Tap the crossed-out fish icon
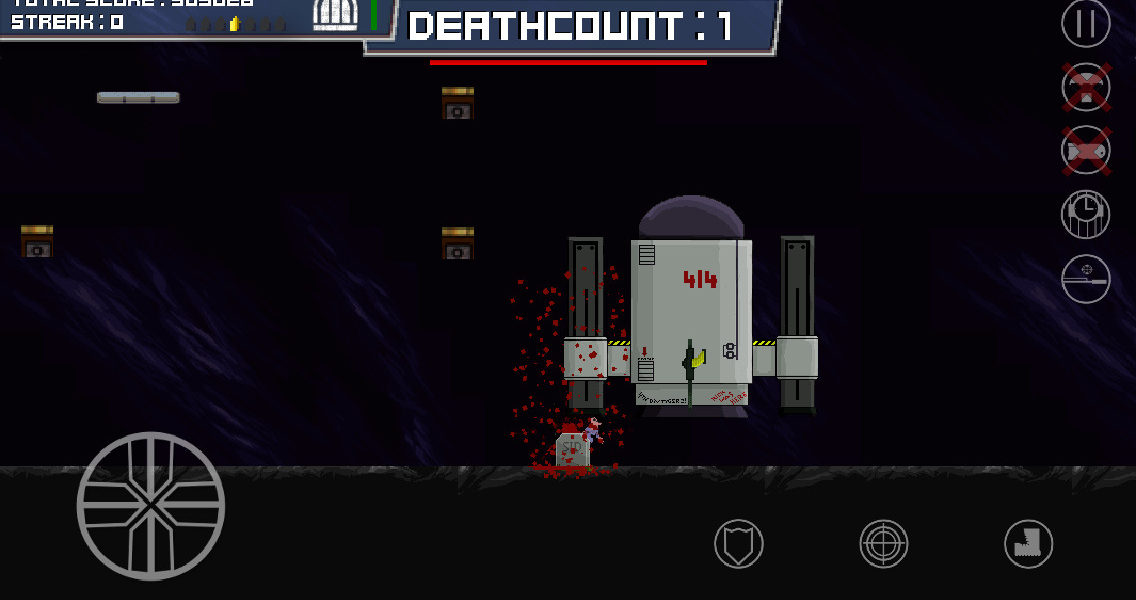This screenshot has width=1136, height=600. [x=1086, y=151]
